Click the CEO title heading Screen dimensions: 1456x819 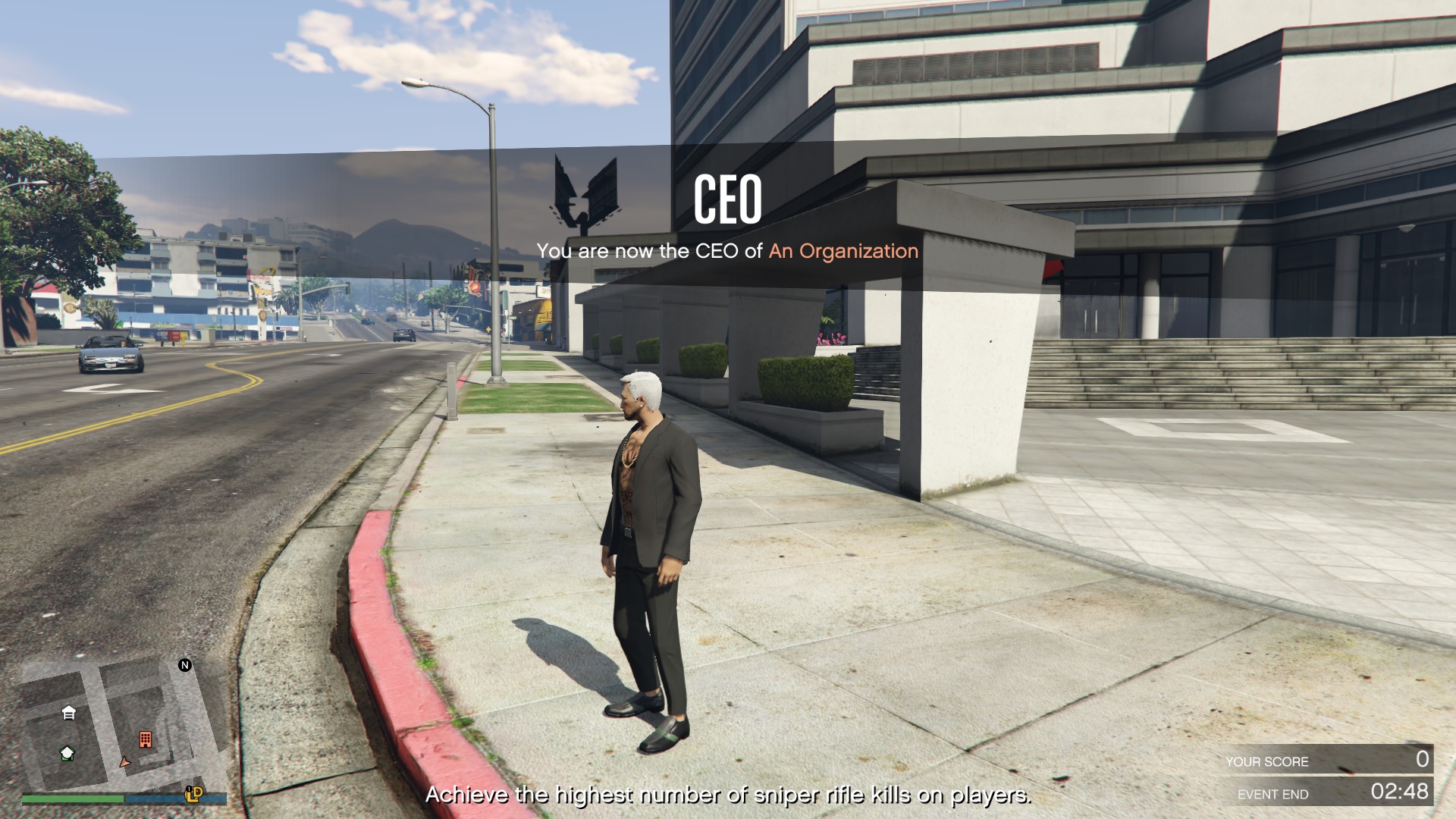(730, 199)
